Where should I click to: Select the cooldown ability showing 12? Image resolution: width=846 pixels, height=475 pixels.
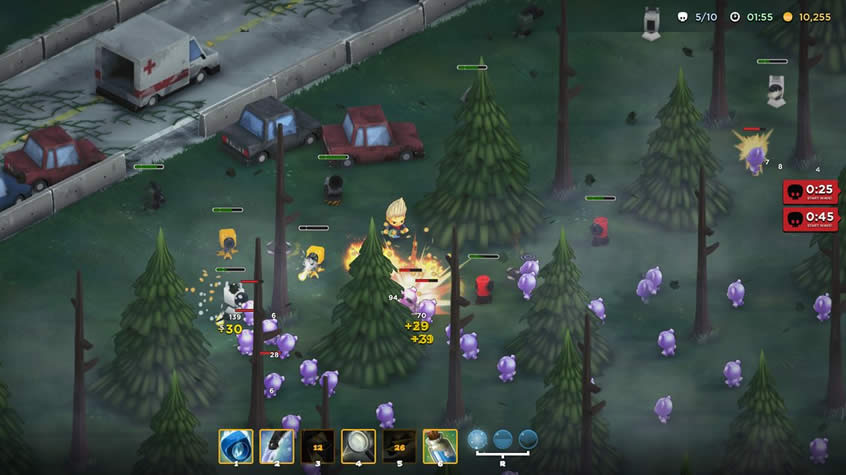pos(318,444)
